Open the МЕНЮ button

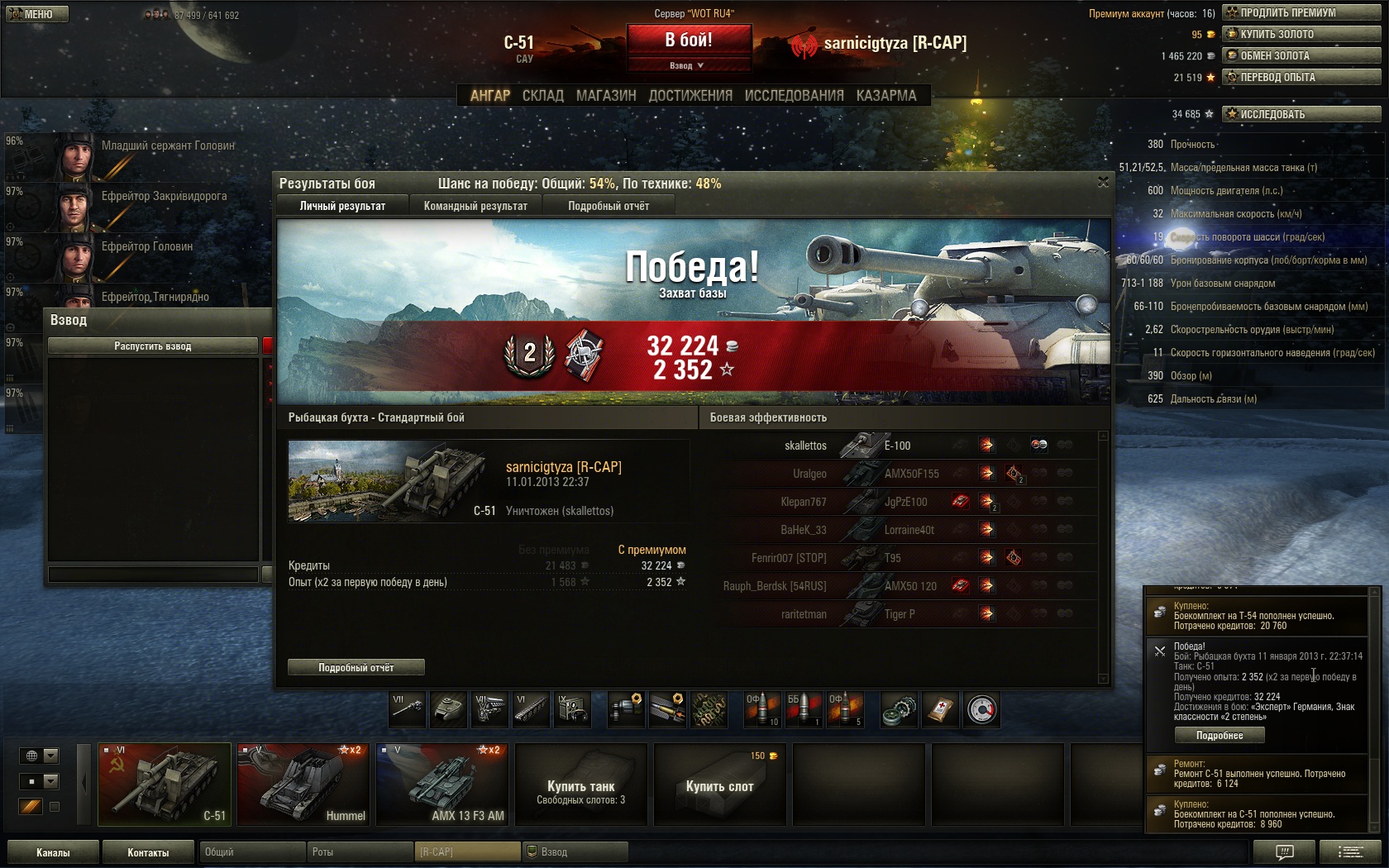(x=36, y=14)
